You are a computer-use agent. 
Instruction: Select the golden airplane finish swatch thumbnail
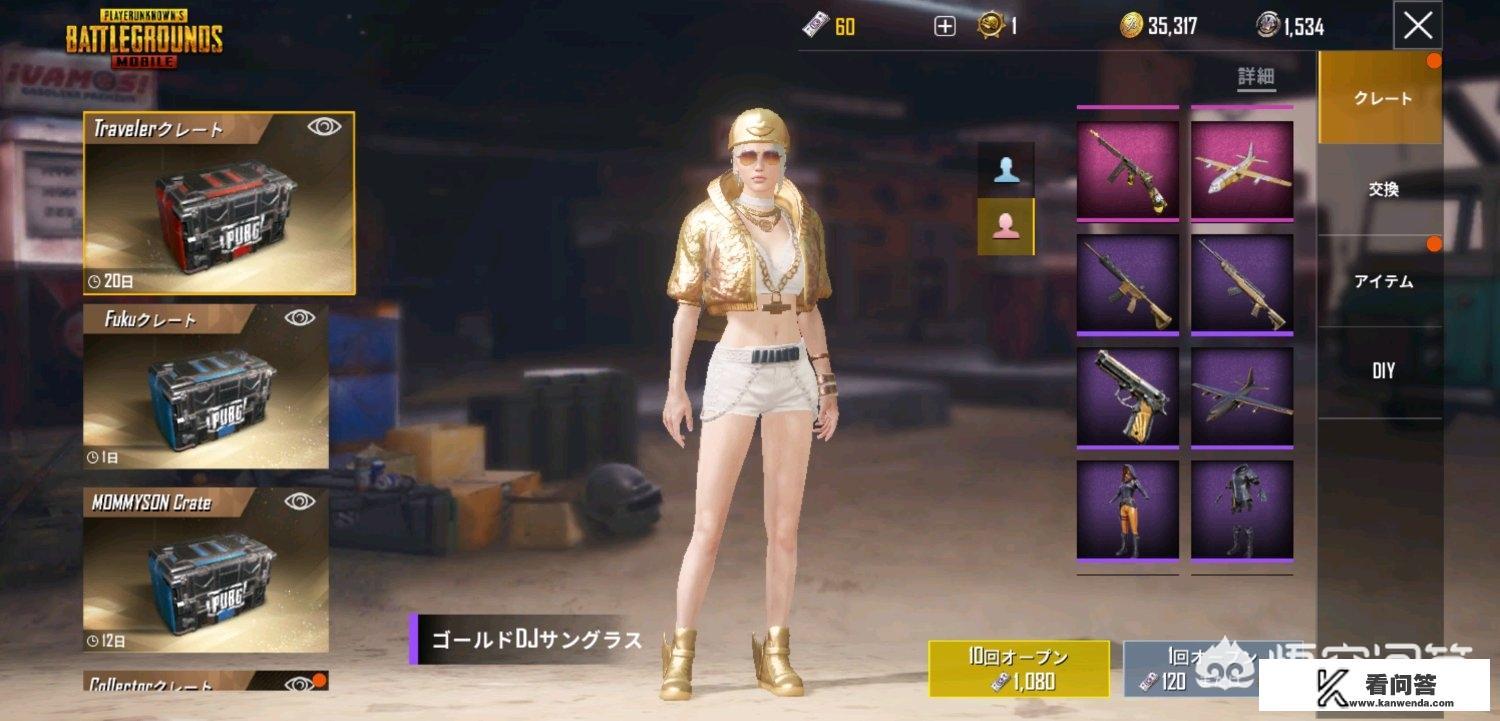[1240, 169]
